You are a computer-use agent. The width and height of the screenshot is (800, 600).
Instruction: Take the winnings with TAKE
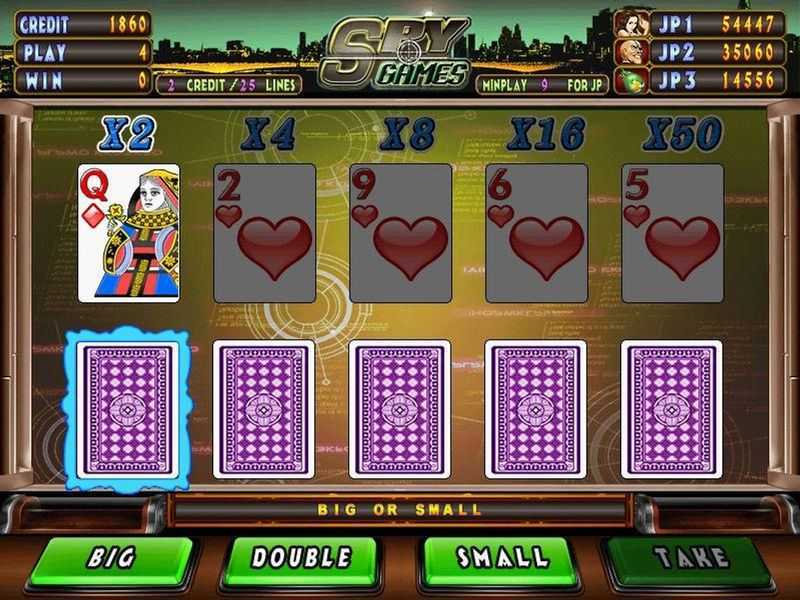689,558
